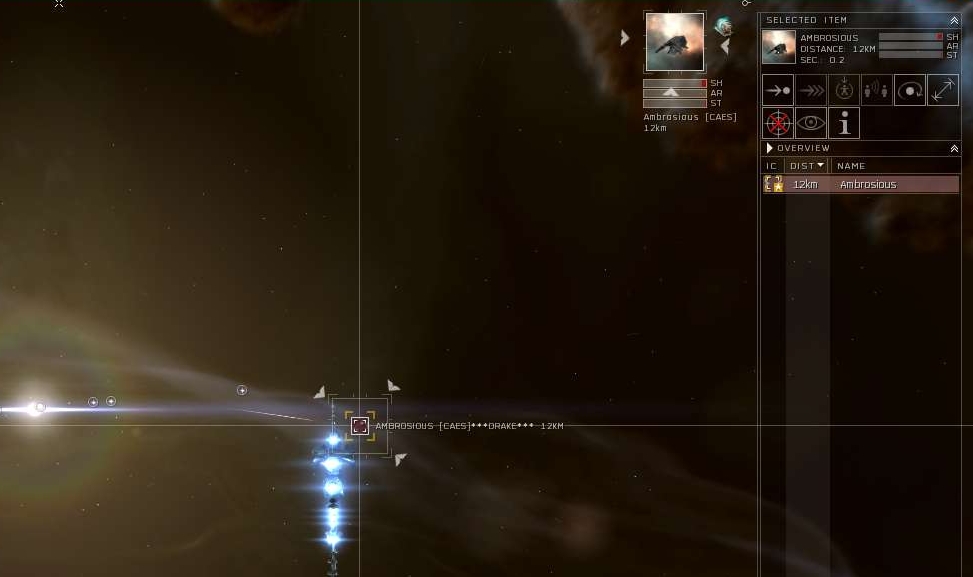The image size is (973, 577).
Task: Click the IC column header
Action: tap(771, 166)
